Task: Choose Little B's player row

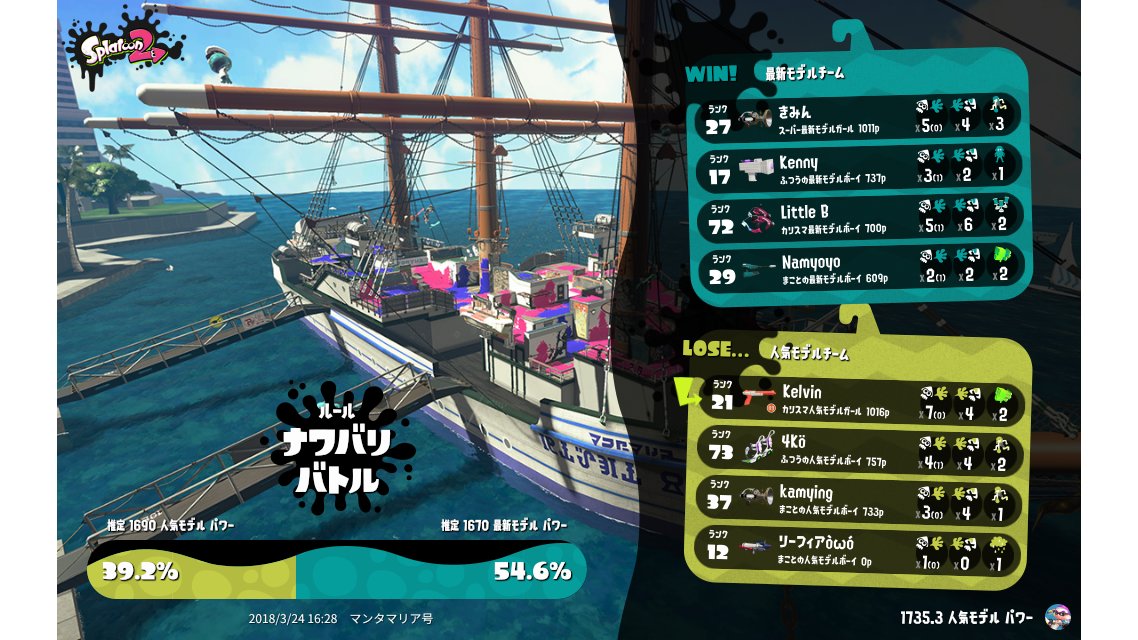Action: (x=860, y=217)
